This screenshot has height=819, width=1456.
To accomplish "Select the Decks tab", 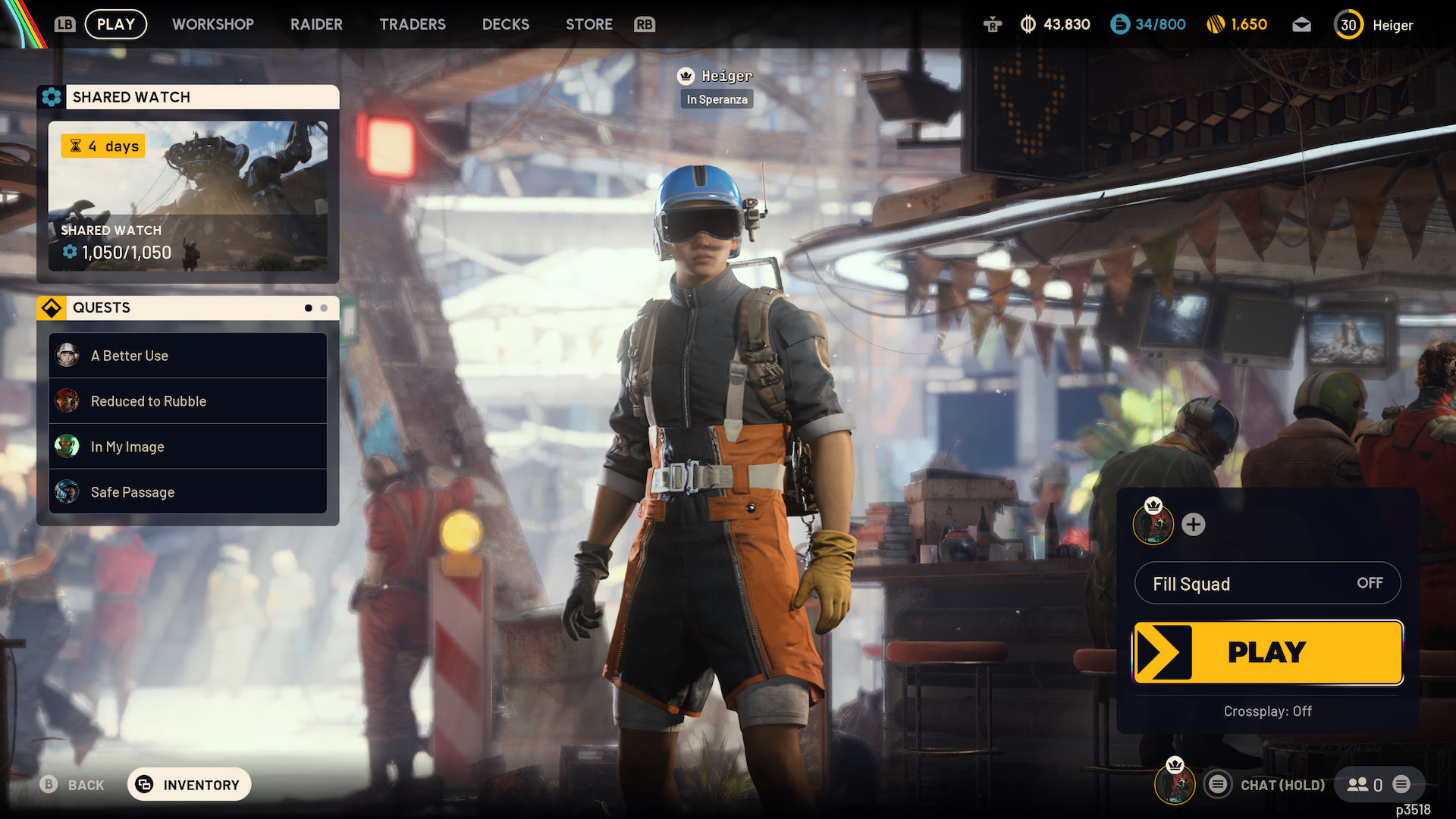I will [506, 24].
